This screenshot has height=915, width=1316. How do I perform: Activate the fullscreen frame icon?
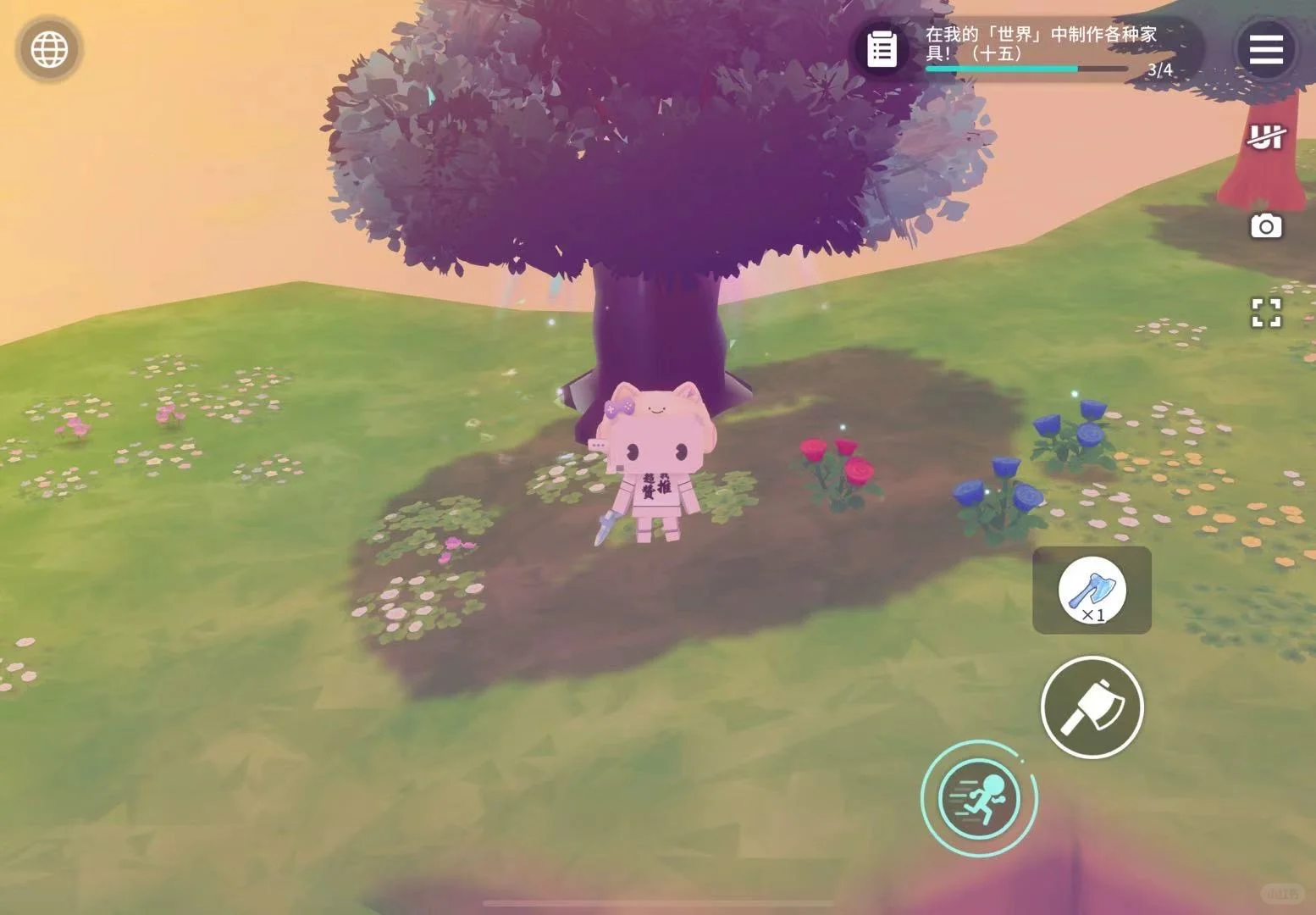(1266, 313)
